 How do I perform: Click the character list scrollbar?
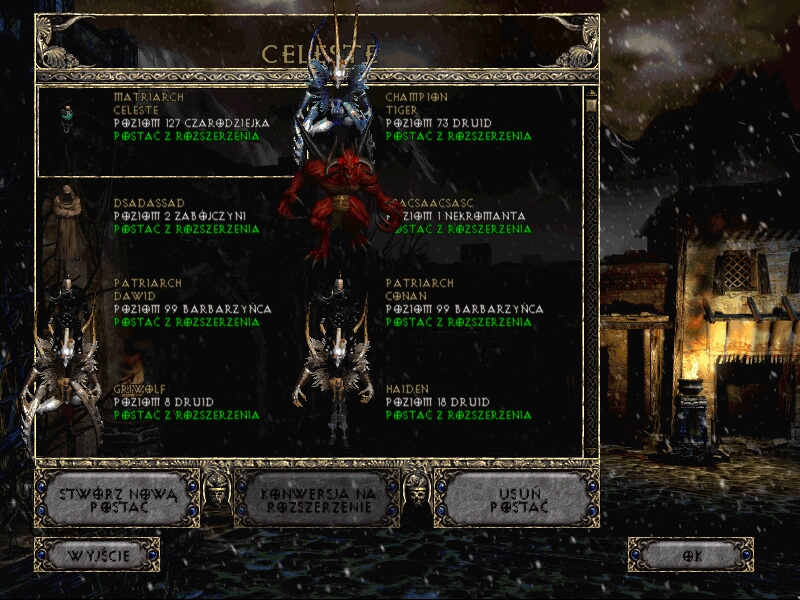[591, 270]
